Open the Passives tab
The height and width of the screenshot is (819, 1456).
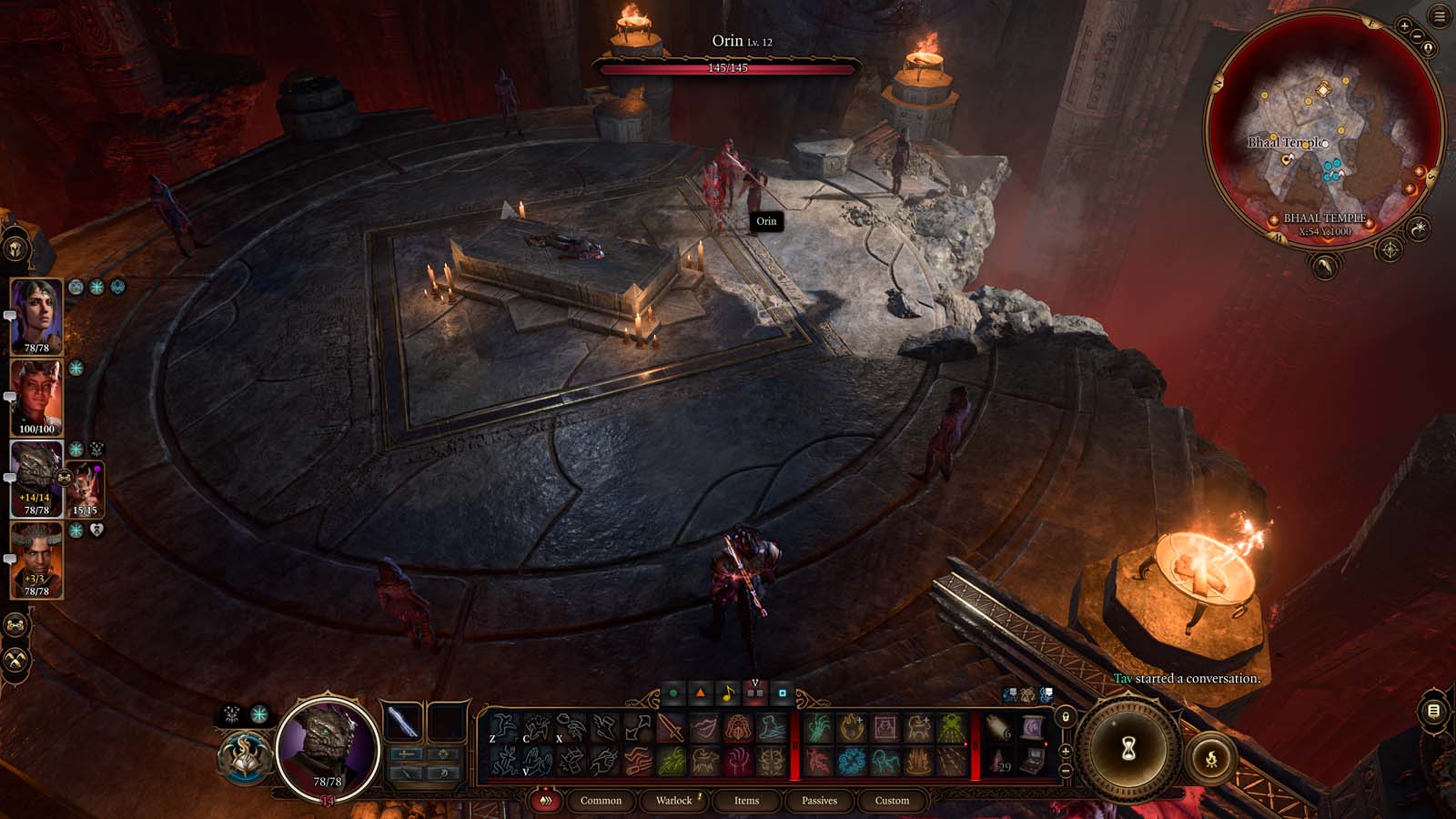click(819, 801)
